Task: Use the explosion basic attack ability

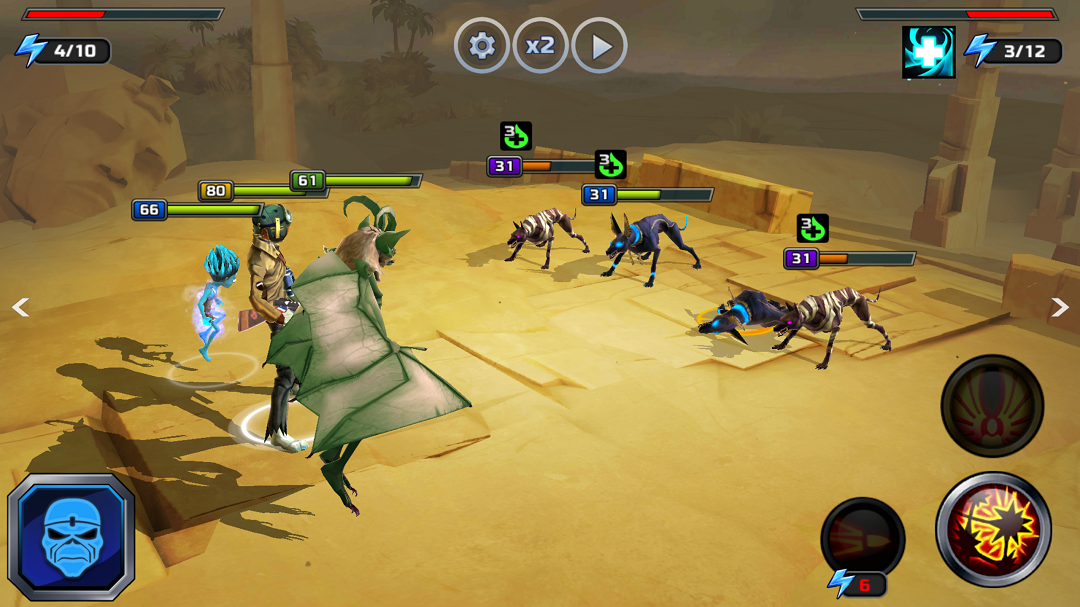Action: coord(993,529)
